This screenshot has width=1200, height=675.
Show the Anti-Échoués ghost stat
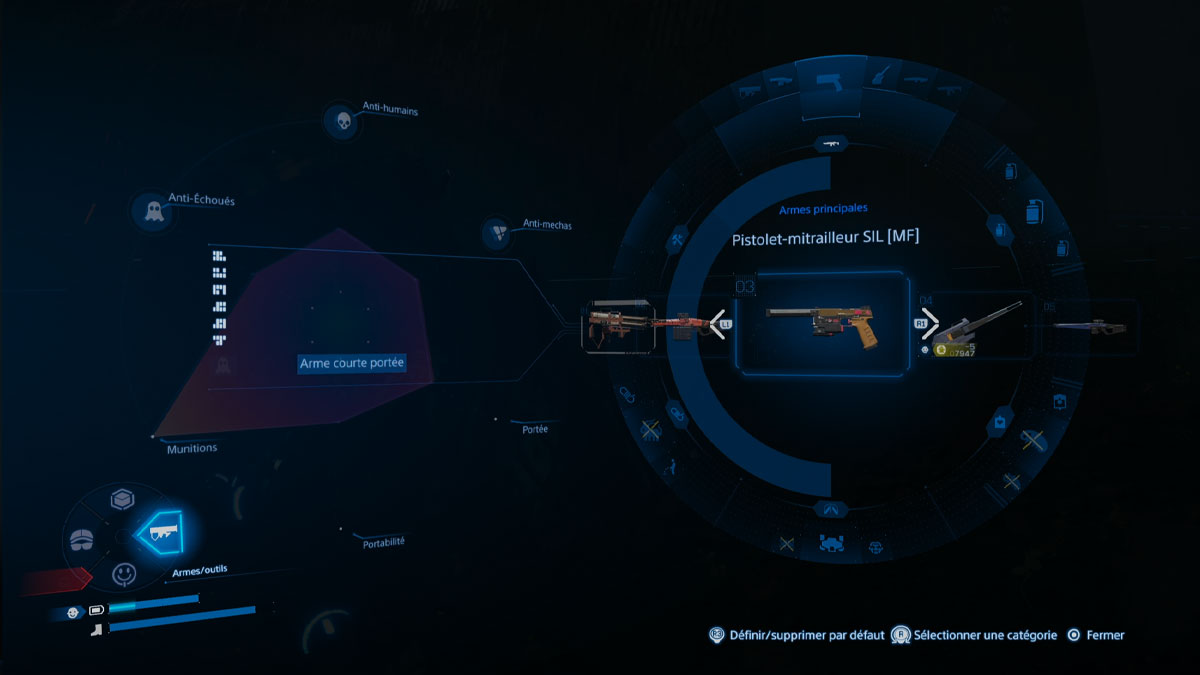[153, 211]
